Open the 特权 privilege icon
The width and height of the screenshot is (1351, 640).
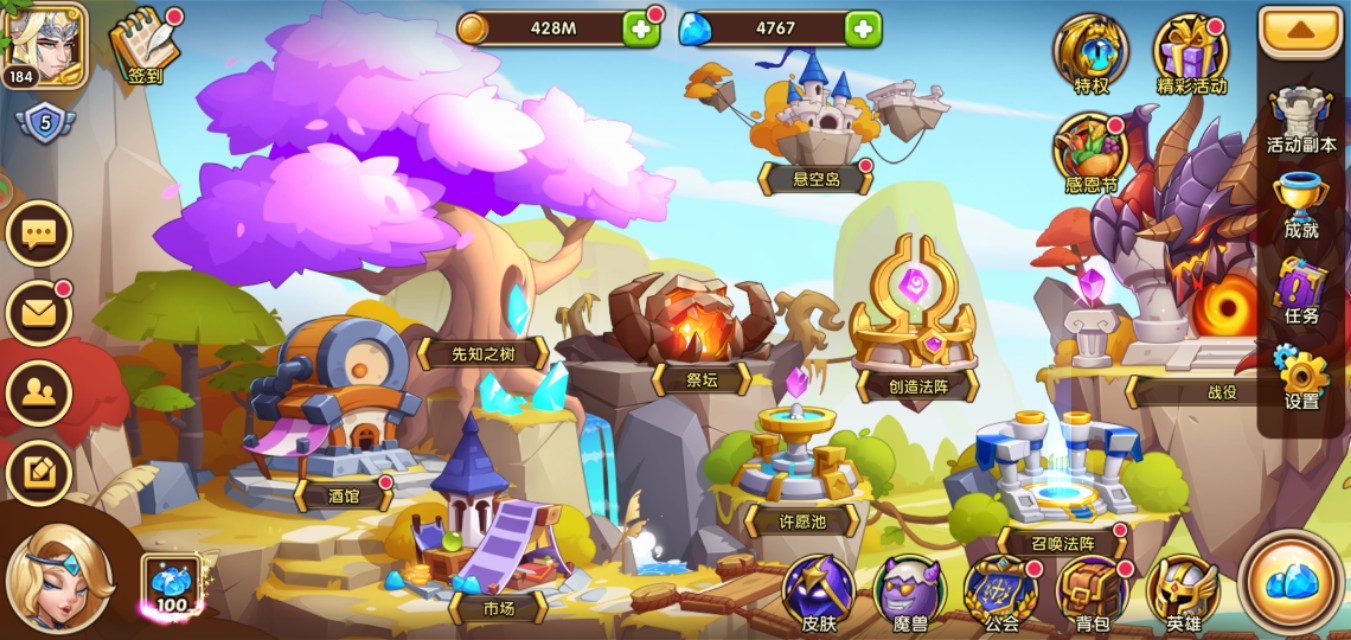(x=1090, y=50)
